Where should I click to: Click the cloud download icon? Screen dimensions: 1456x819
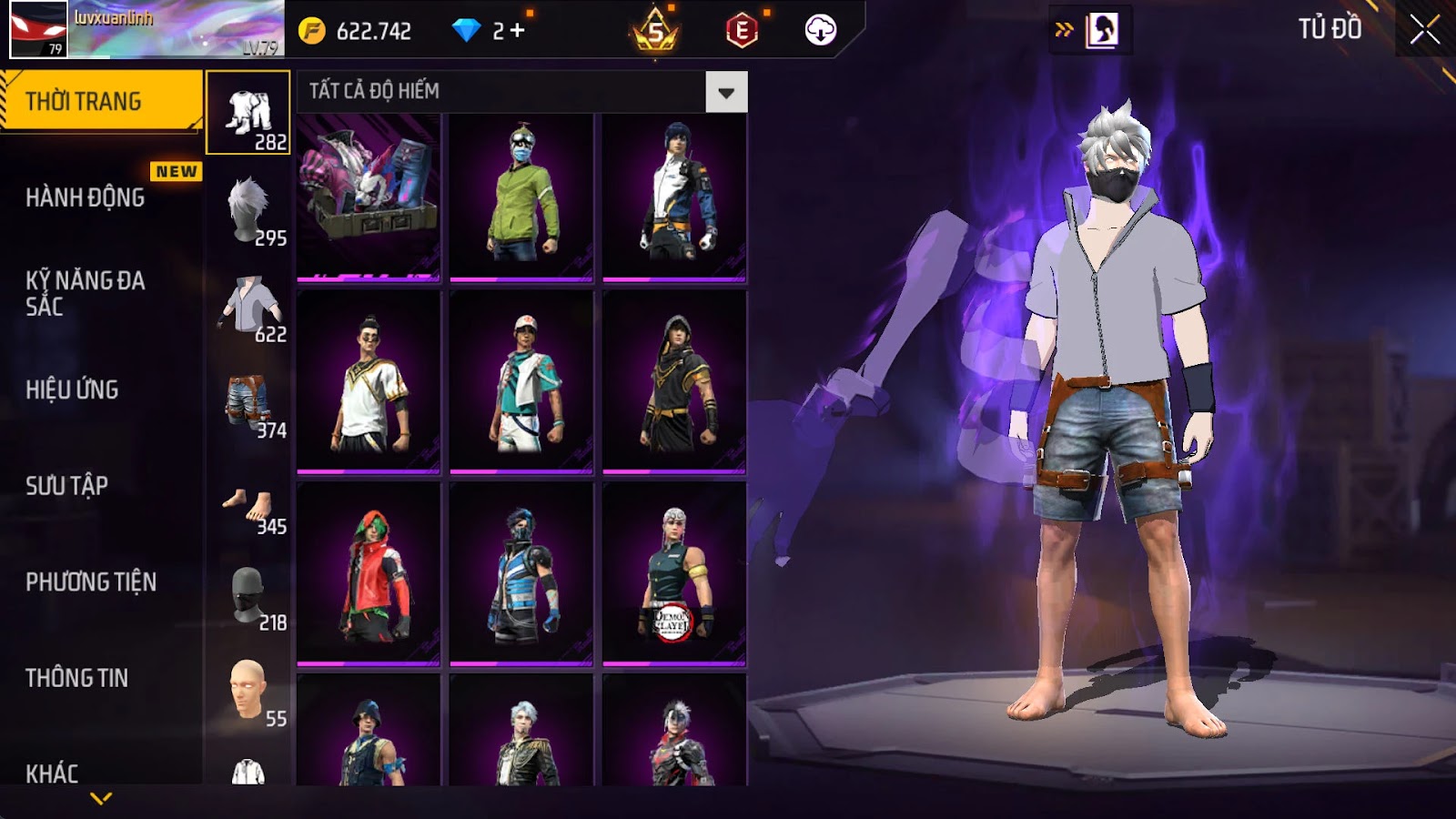(820, 30)
